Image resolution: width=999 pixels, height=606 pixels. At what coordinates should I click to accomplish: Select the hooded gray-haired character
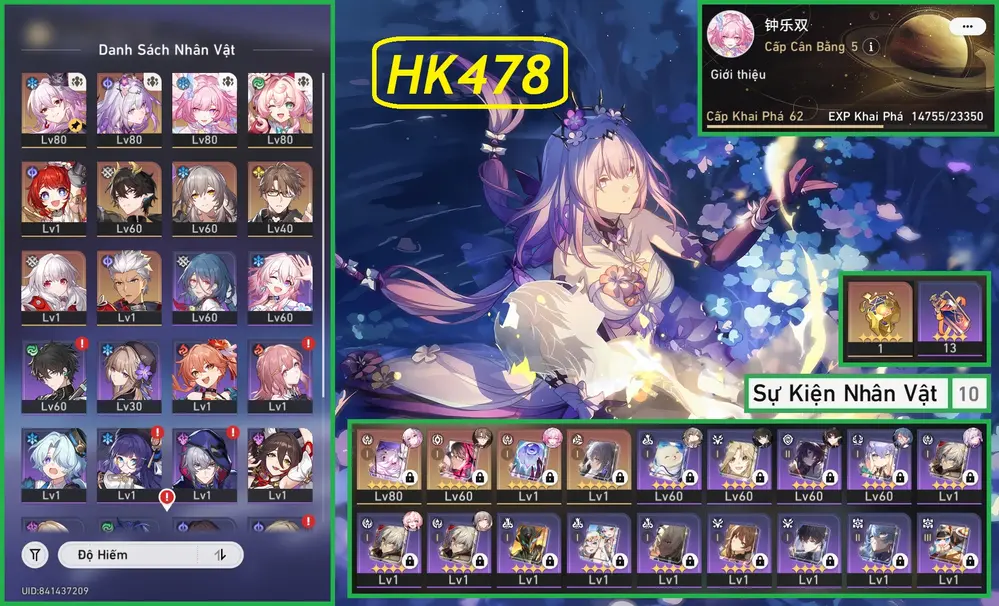(x=202, y=460)
